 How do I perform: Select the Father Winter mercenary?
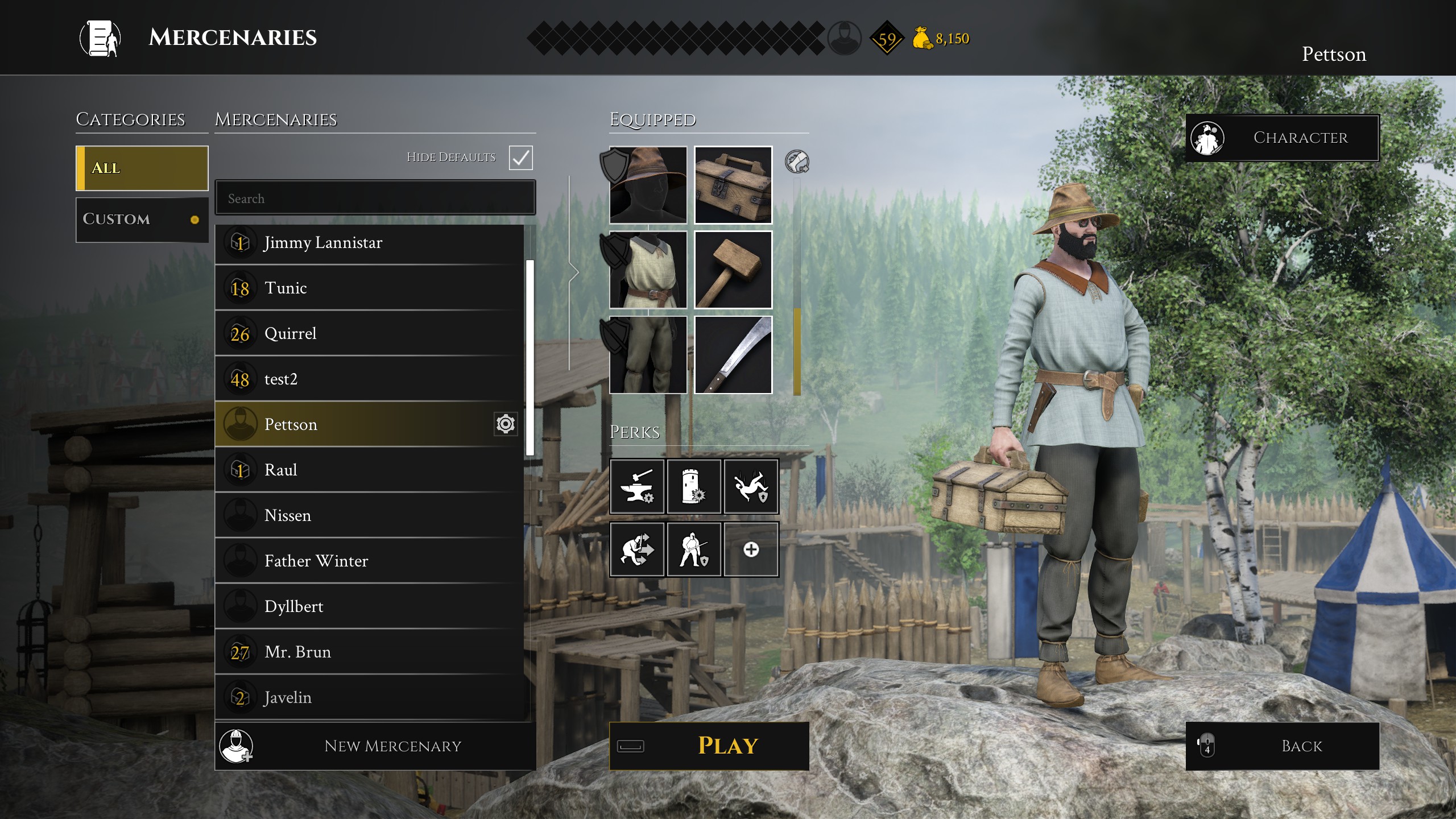(x=370, y=561)
